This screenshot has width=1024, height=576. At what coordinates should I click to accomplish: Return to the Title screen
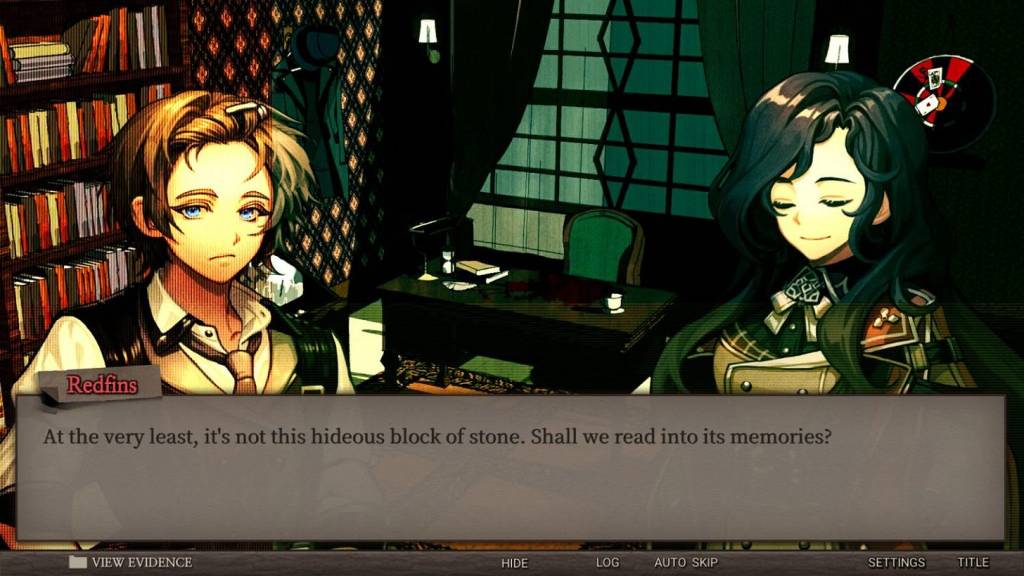tap(972, 563)
